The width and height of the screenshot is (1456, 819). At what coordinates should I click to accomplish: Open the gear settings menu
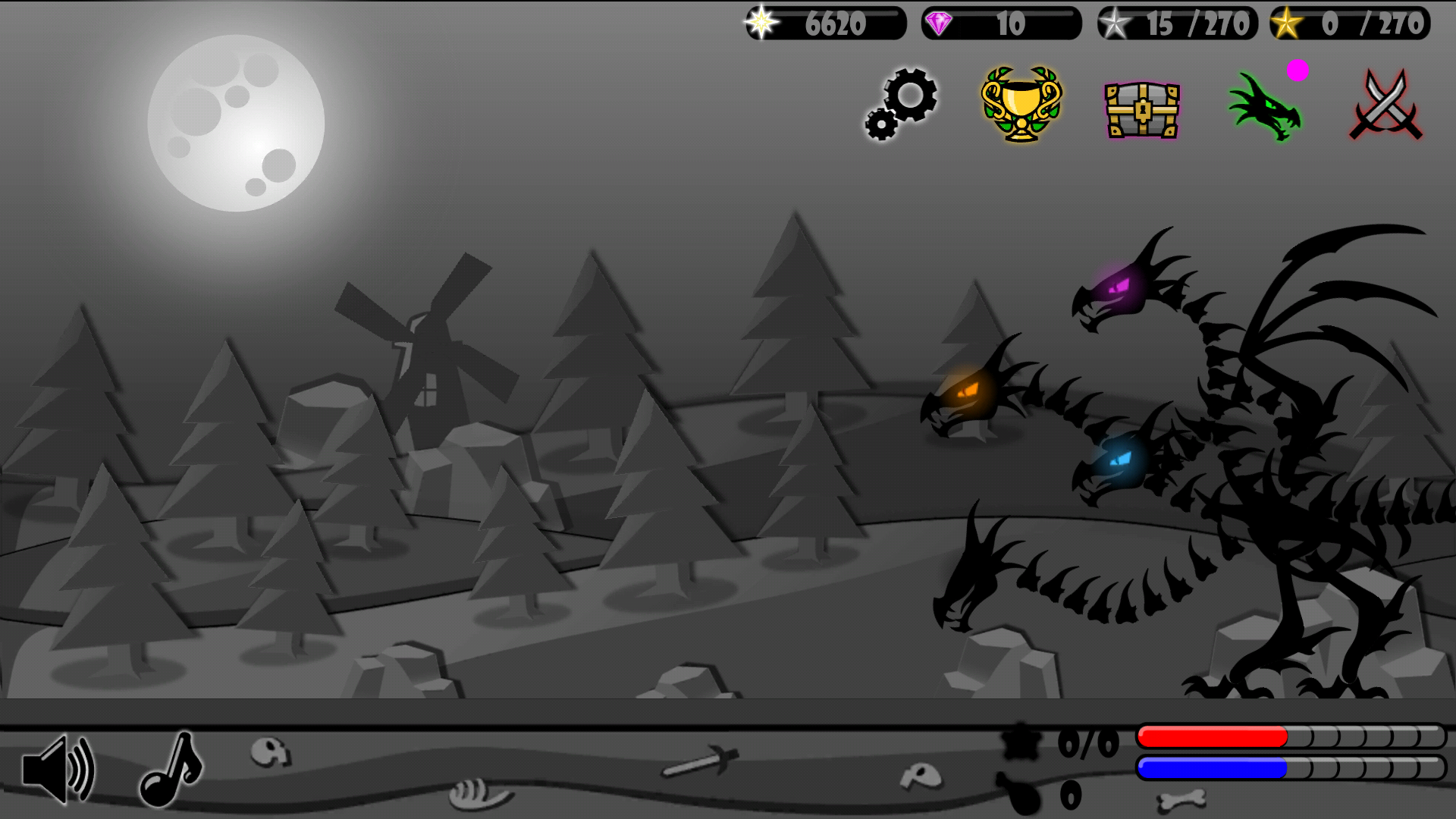point(902,105)
